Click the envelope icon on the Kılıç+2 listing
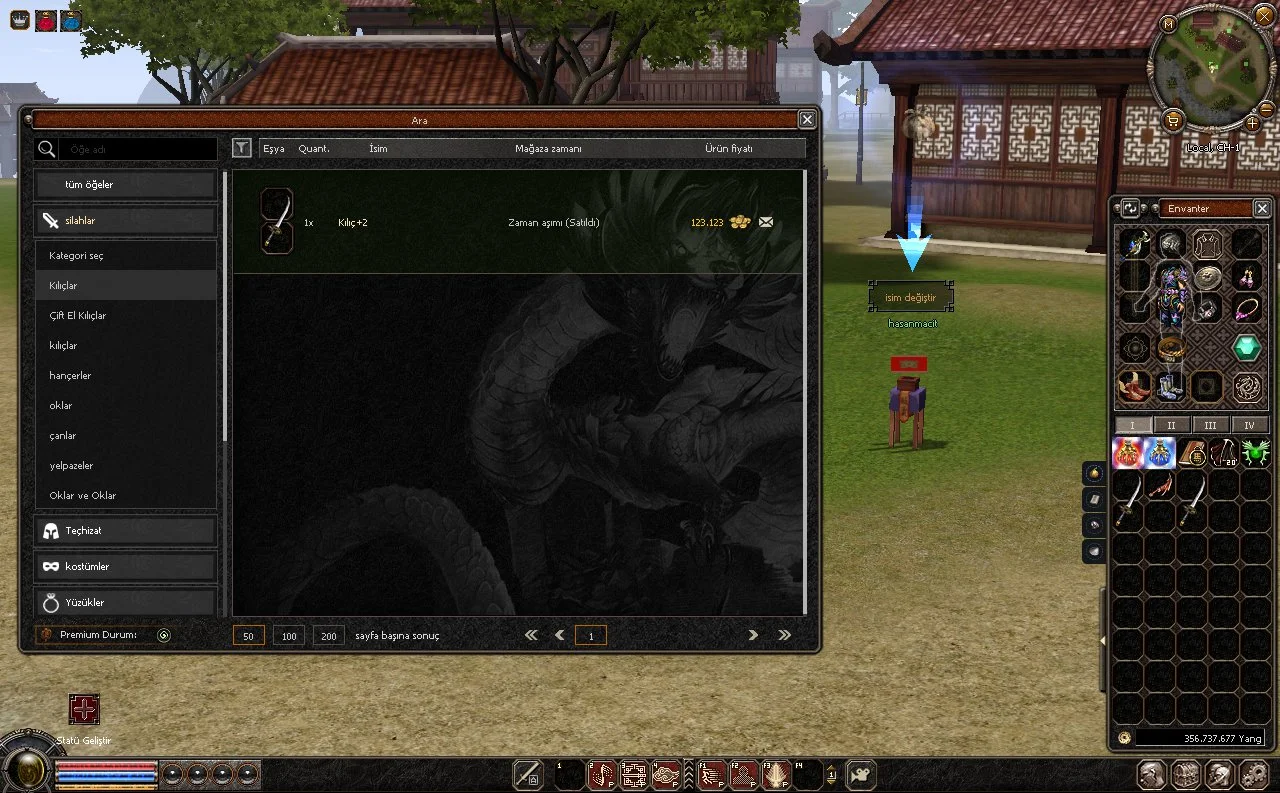Viewport: 1280px width, 793px height. [x=766, y=222]
